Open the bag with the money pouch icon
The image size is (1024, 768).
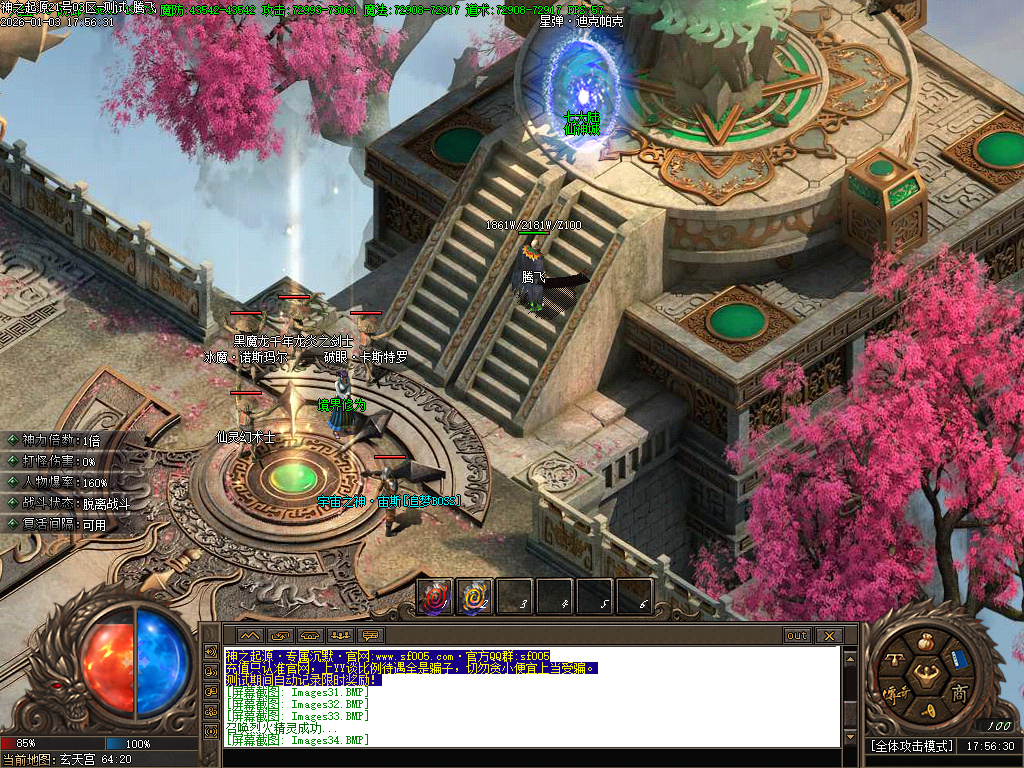926,643
